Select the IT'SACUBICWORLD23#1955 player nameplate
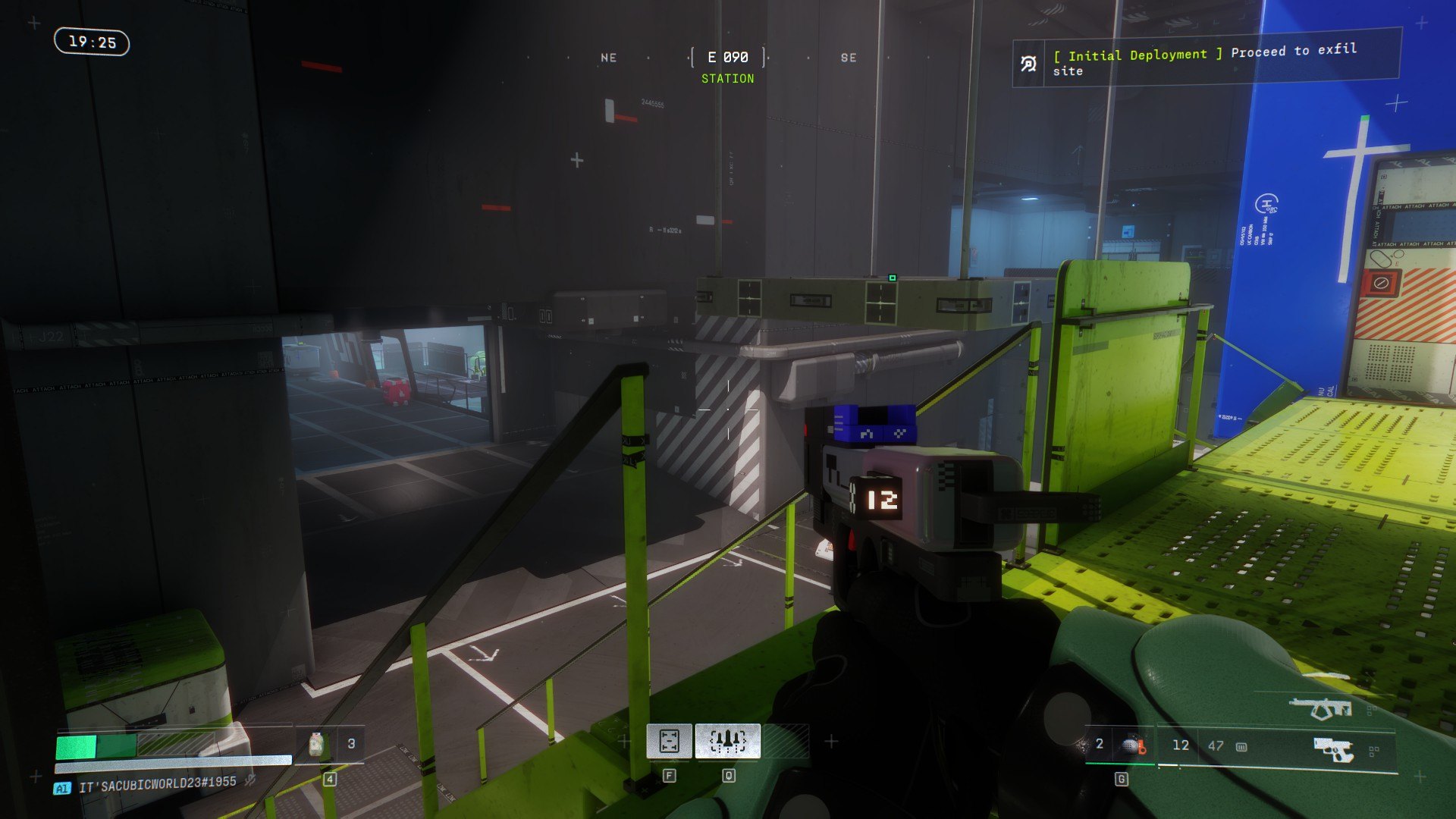The width and height of the screenshot is (1456, 819). (157, 783)
